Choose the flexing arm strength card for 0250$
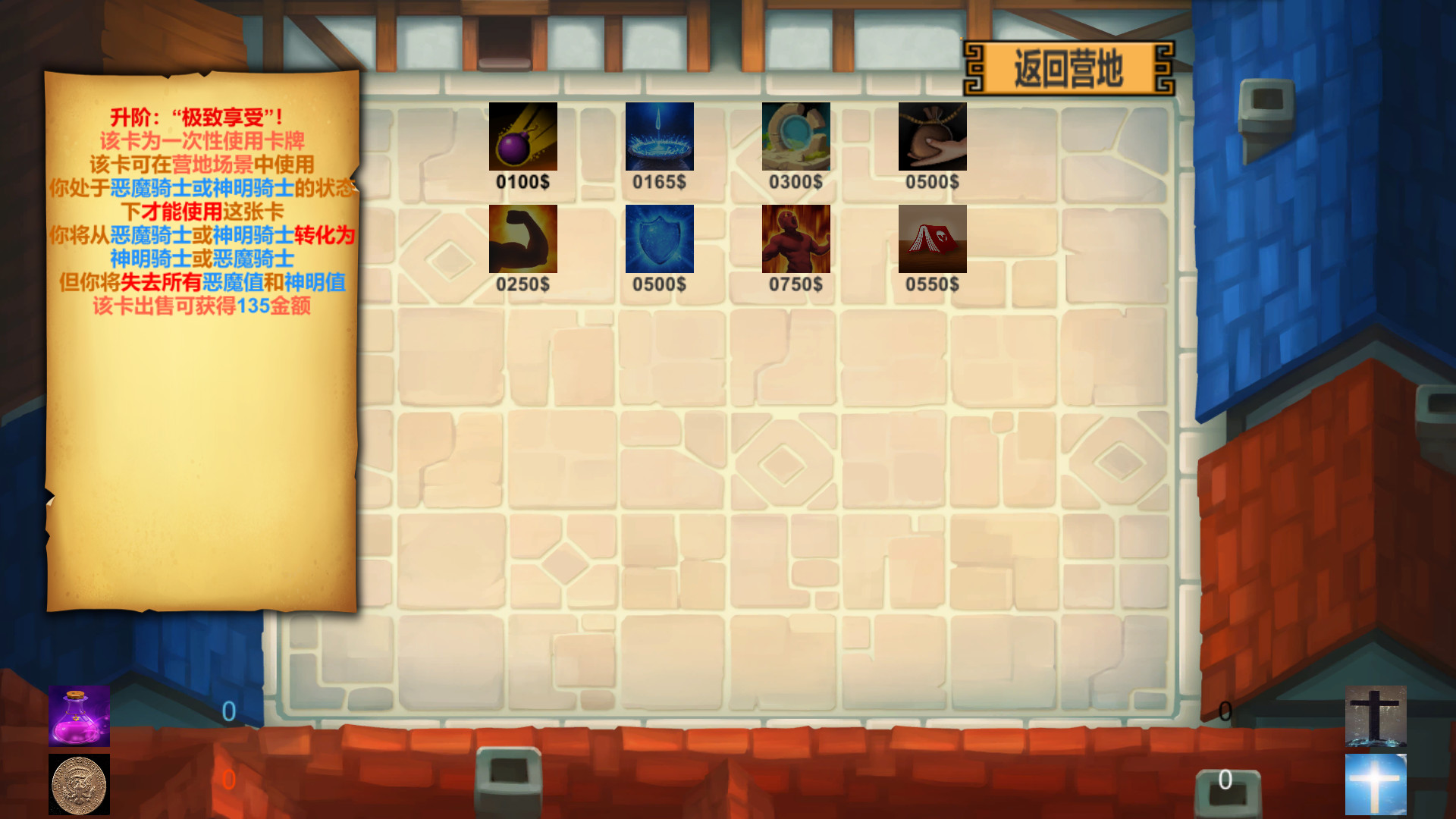Screen dimensions: 1456x819 click(522, 240)
